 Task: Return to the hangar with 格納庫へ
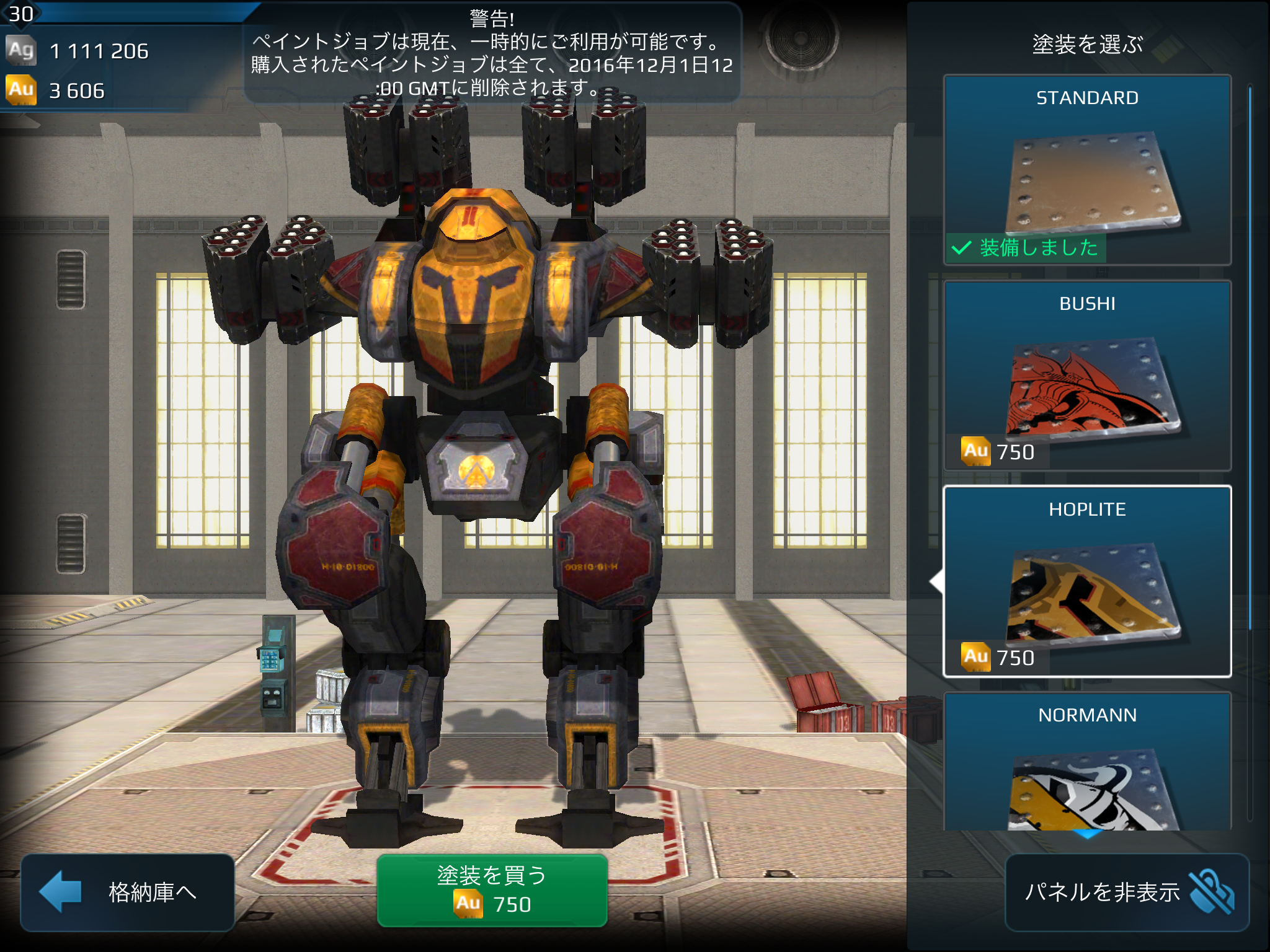point(127,891)
